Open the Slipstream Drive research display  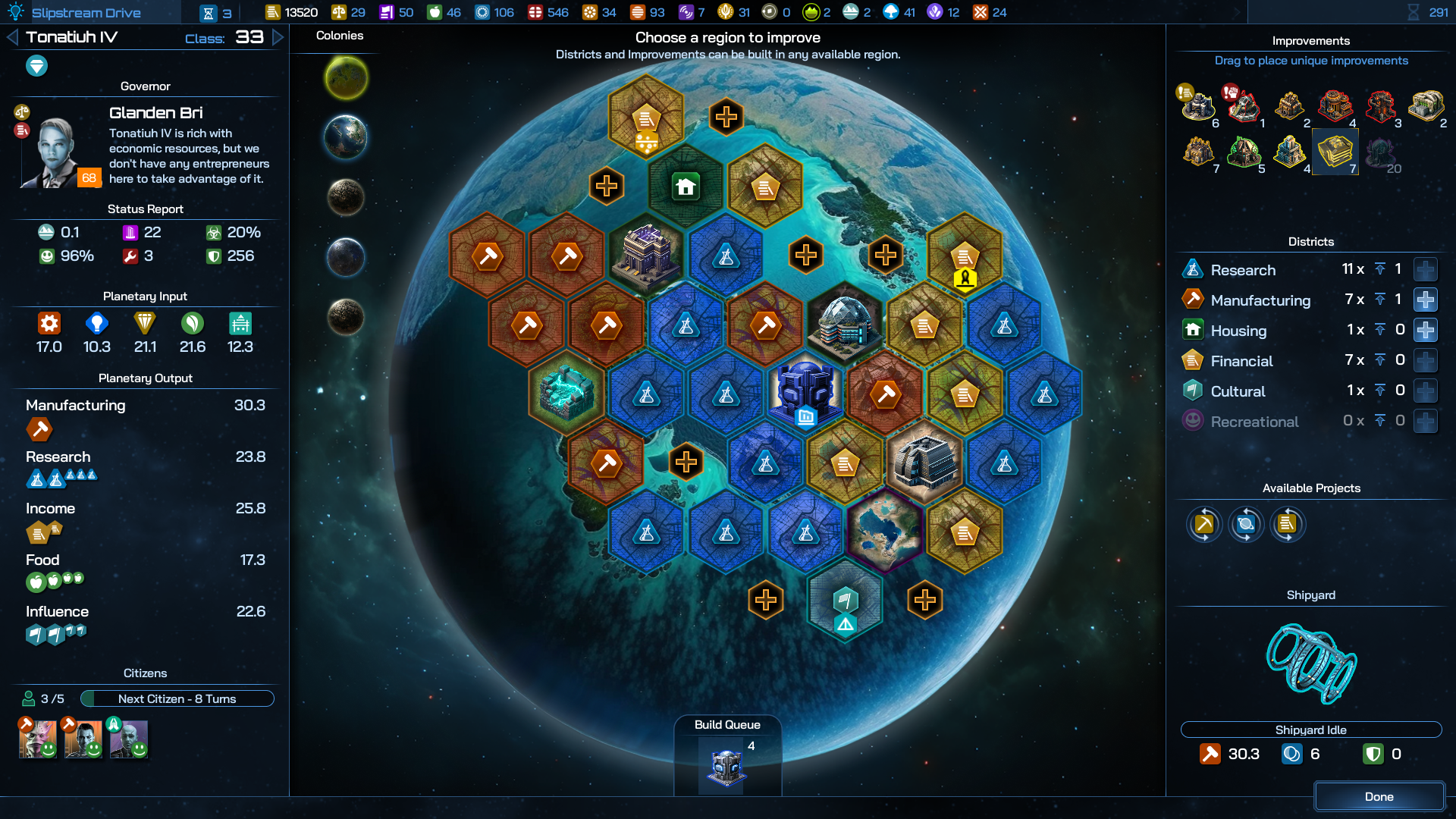pos(86,12)
